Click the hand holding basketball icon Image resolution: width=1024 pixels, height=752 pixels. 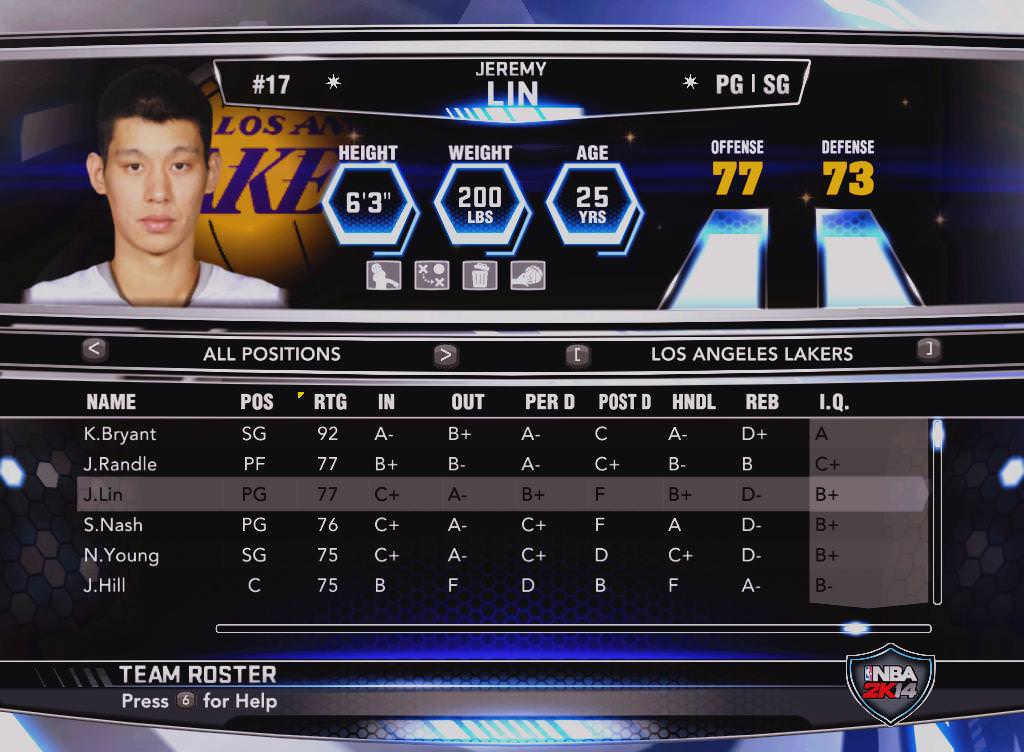point(527,275)
